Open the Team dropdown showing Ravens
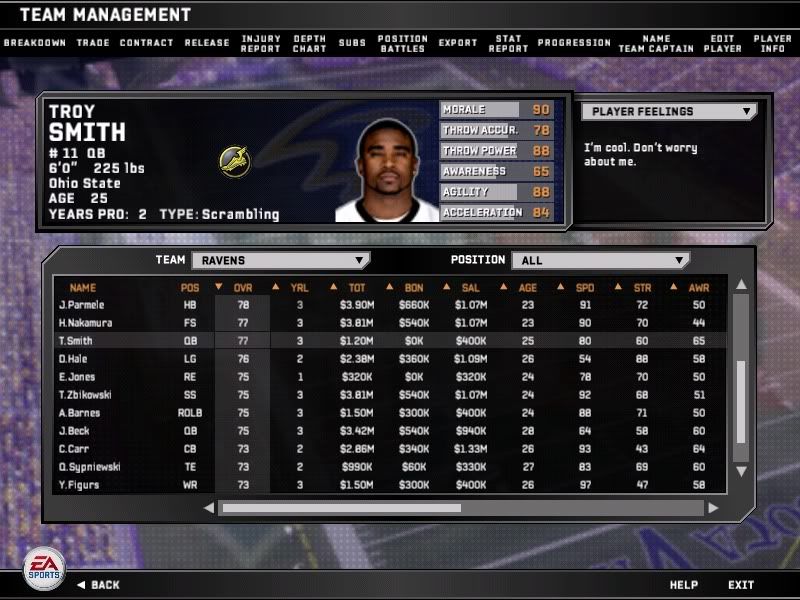Screen dimensions: 800x600 (x=279, y=260)
